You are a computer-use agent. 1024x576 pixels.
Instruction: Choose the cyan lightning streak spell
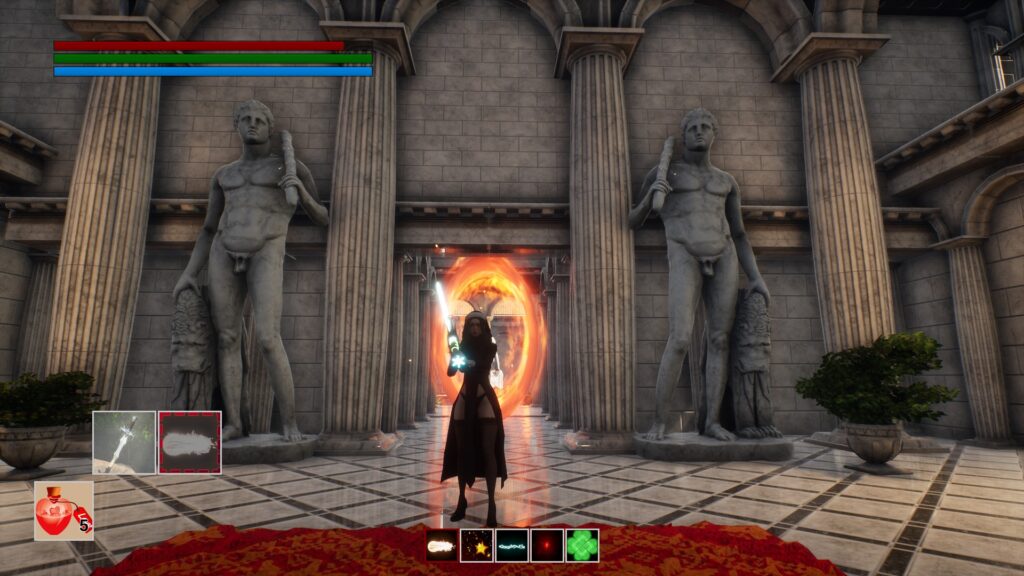point(512,545)
